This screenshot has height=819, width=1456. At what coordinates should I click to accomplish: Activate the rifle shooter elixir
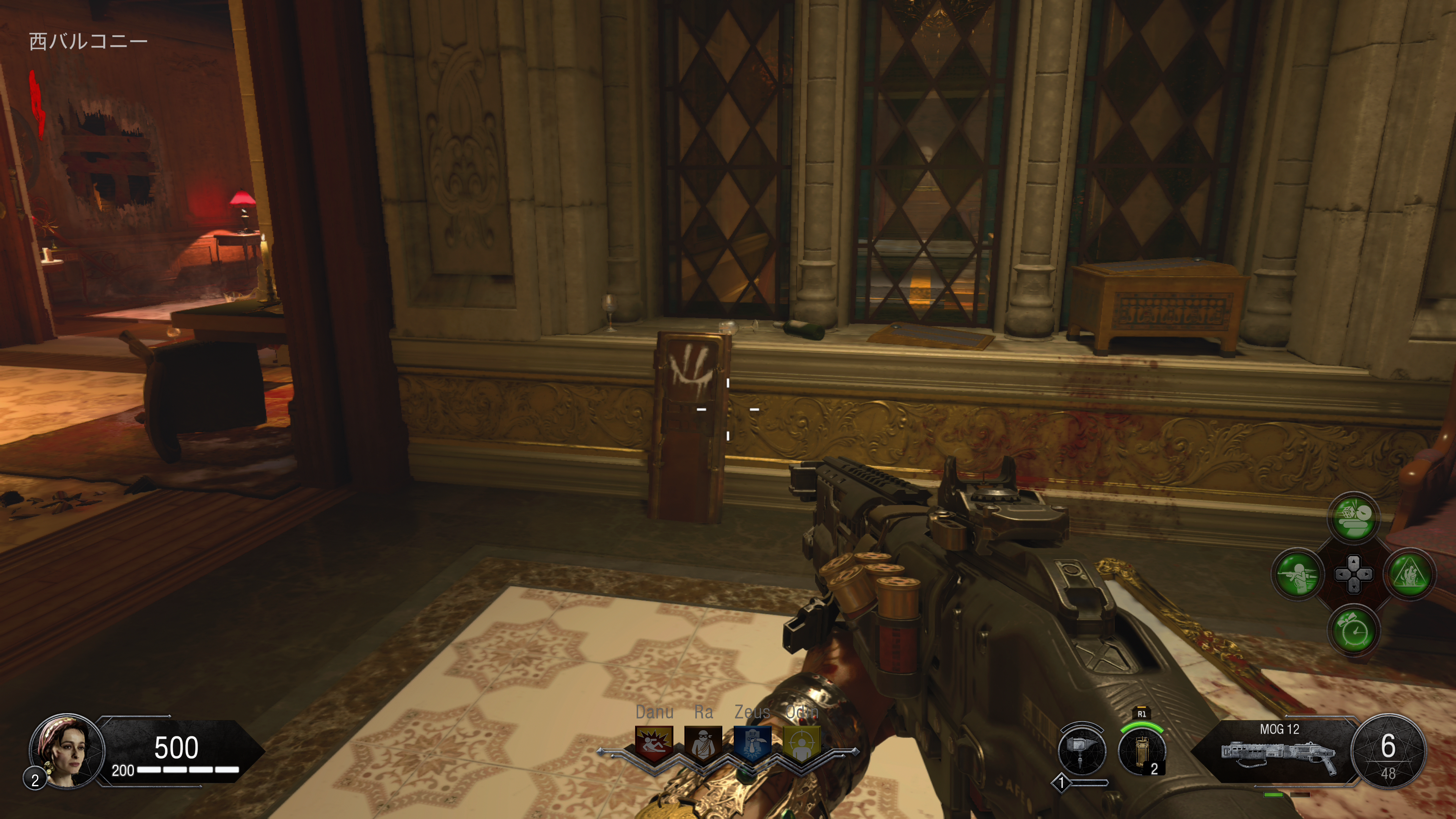click(1298, 574)
